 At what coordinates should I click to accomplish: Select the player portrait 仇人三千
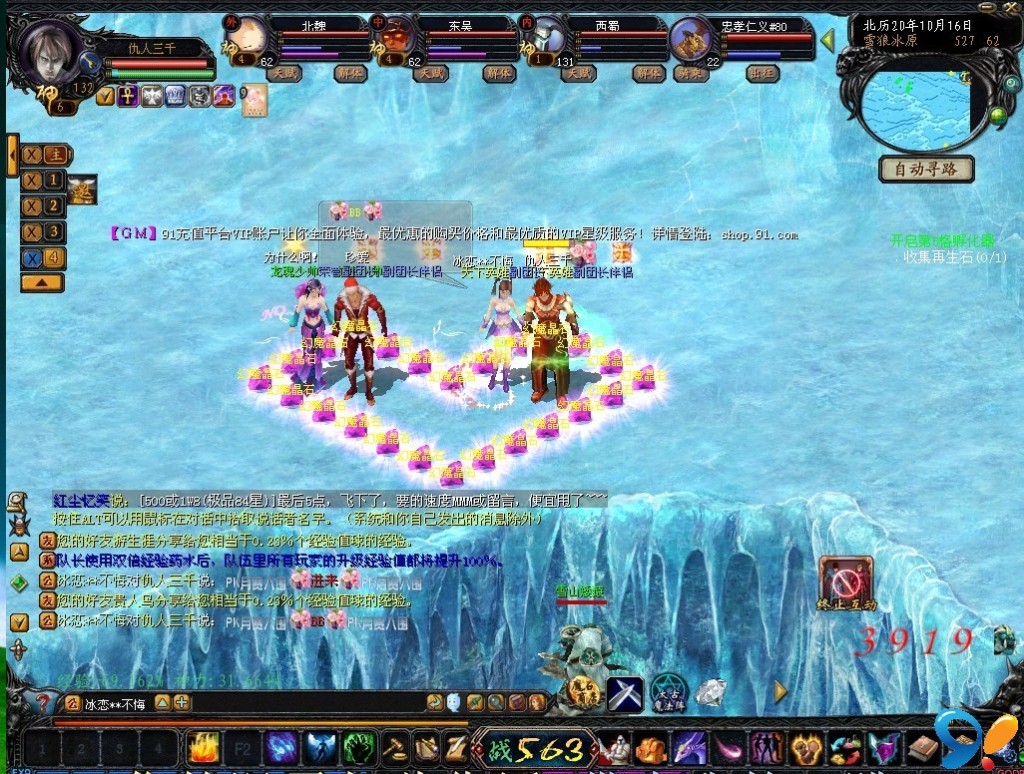point(50,55)
